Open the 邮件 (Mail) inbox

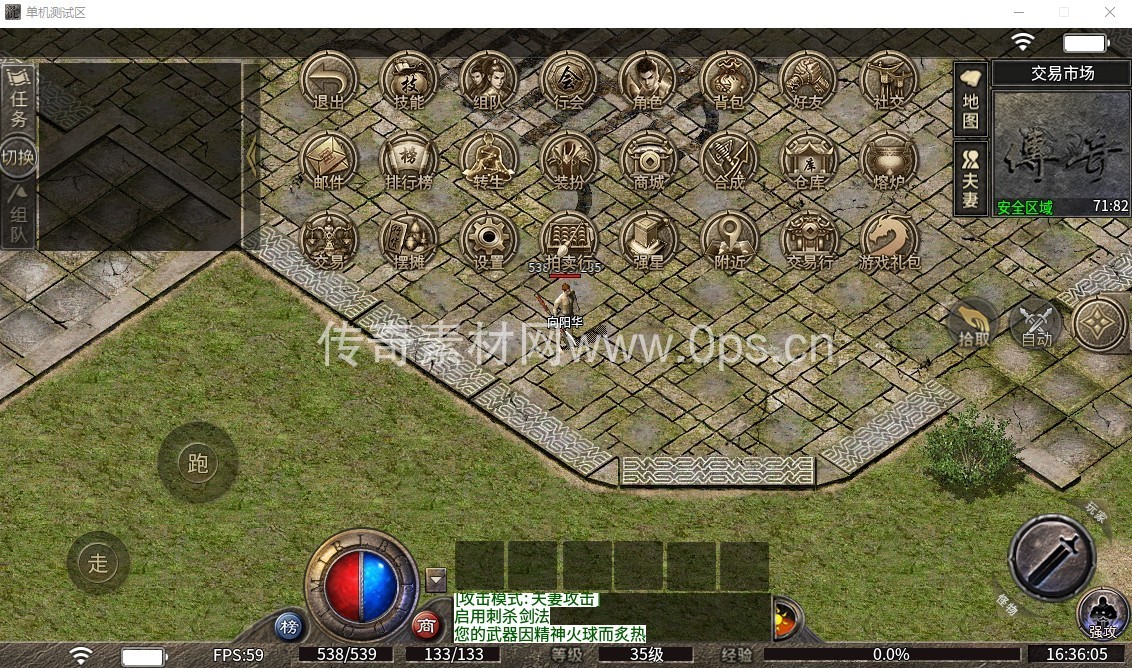329,160
